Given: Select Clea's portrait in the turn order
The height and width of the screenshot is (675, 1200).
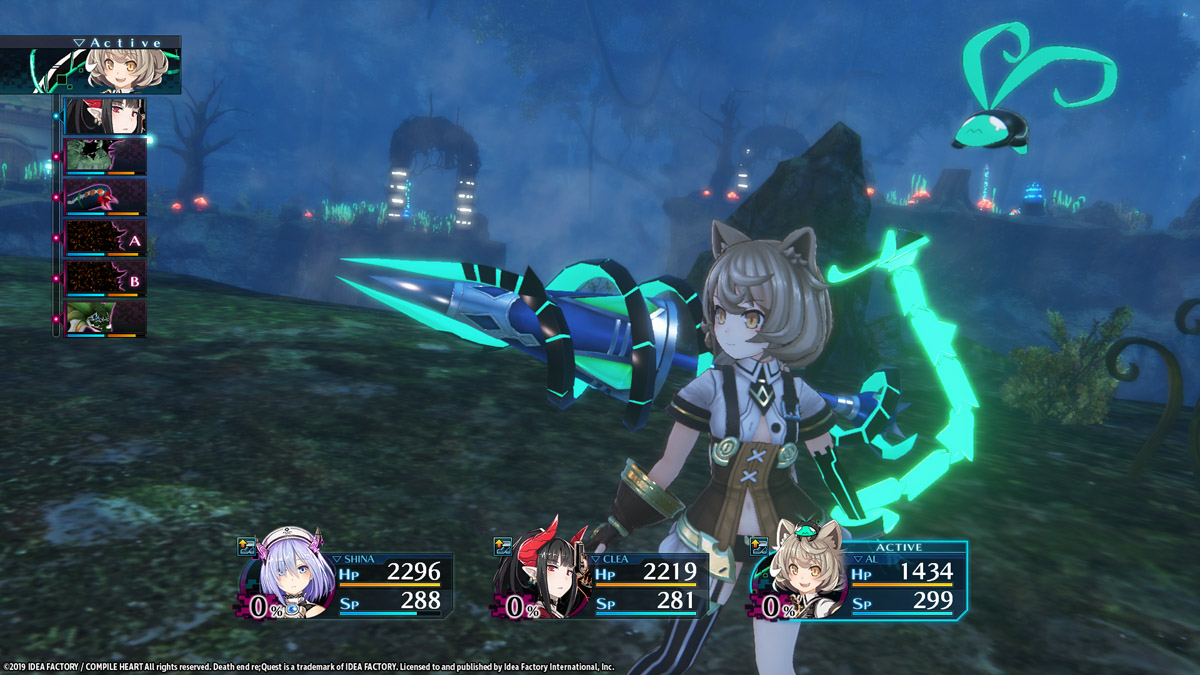Looking at the screenshot, I should tap(104, 116).
